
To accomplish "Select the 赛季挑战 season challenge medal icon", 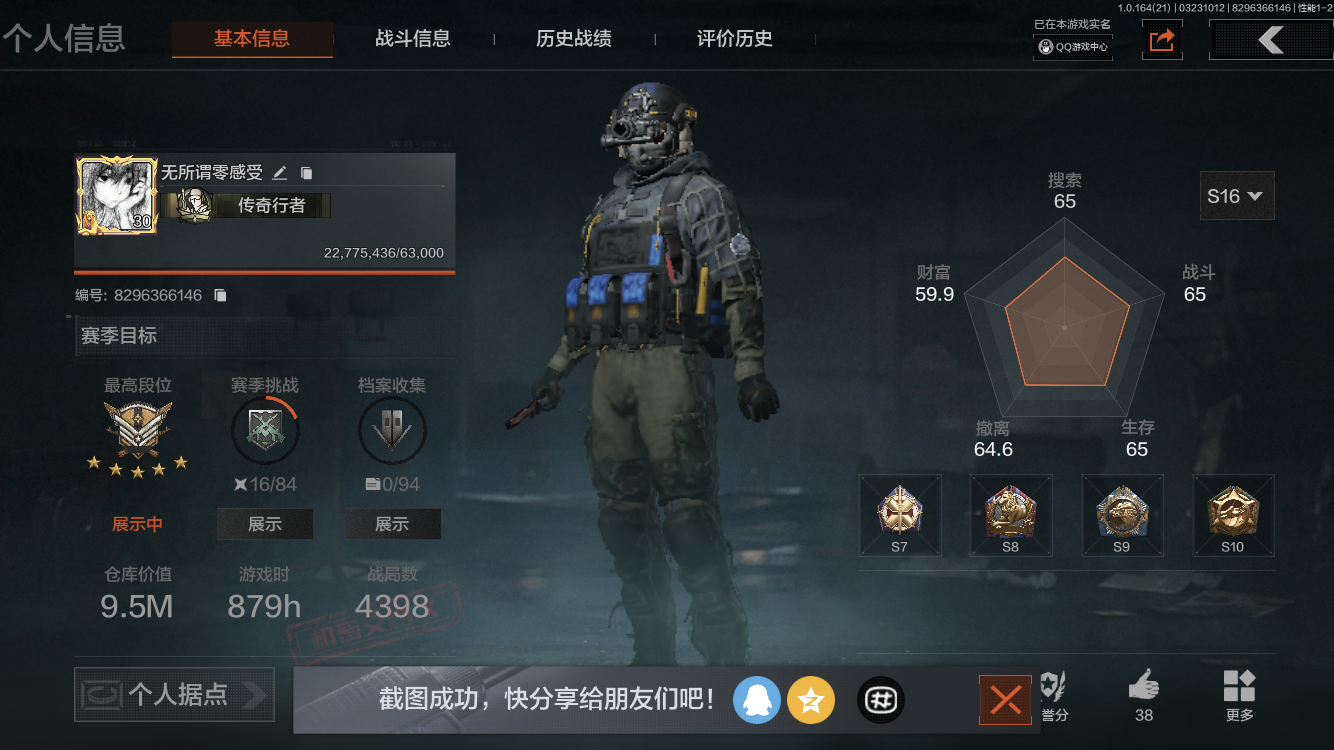I will tap(265, 430).
